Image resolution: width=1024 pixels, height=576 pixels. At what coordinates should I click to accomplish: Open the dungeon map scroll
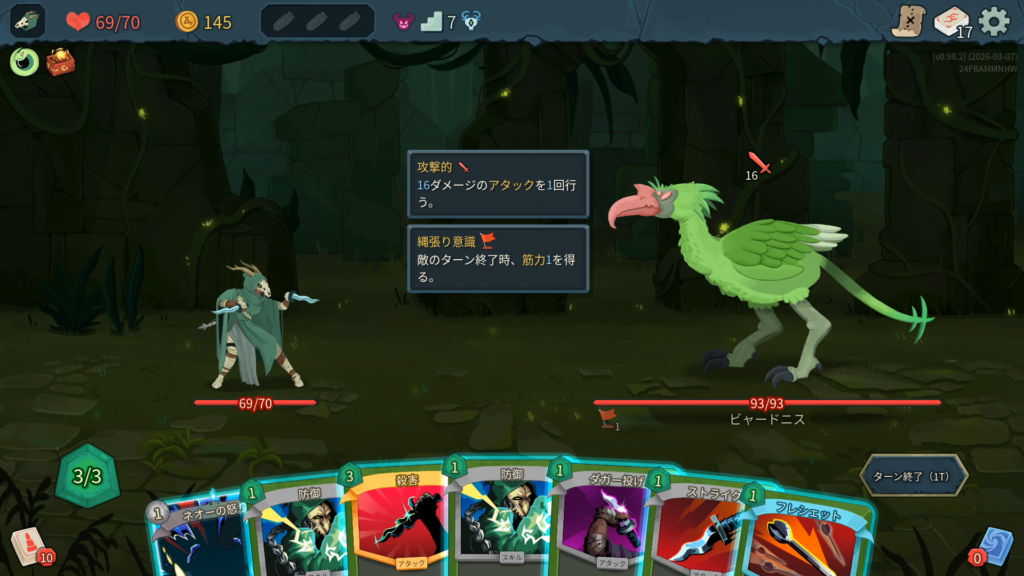(908, 21)
